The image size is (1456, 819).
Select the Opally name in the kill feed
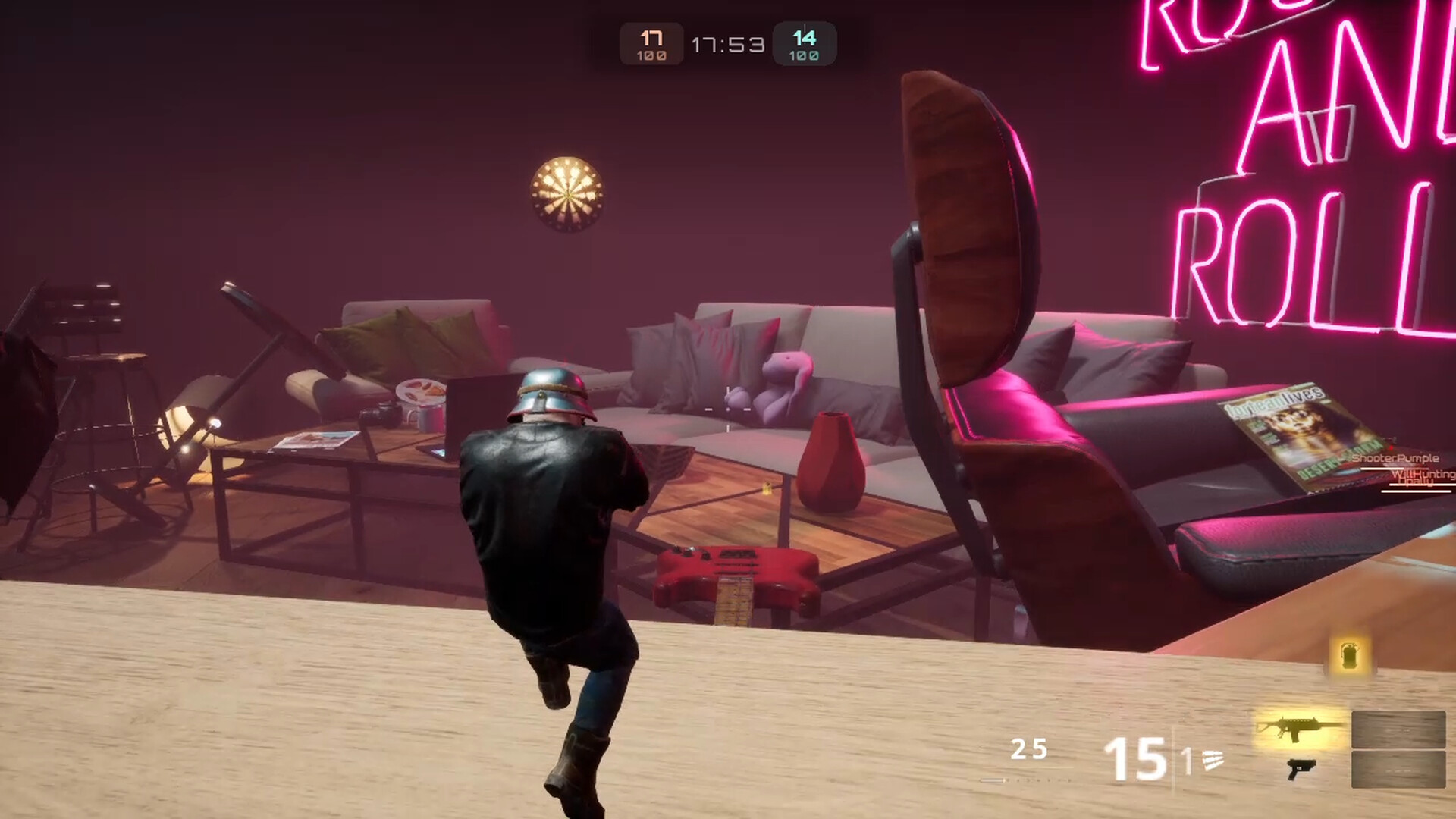tap(1417, 481)
